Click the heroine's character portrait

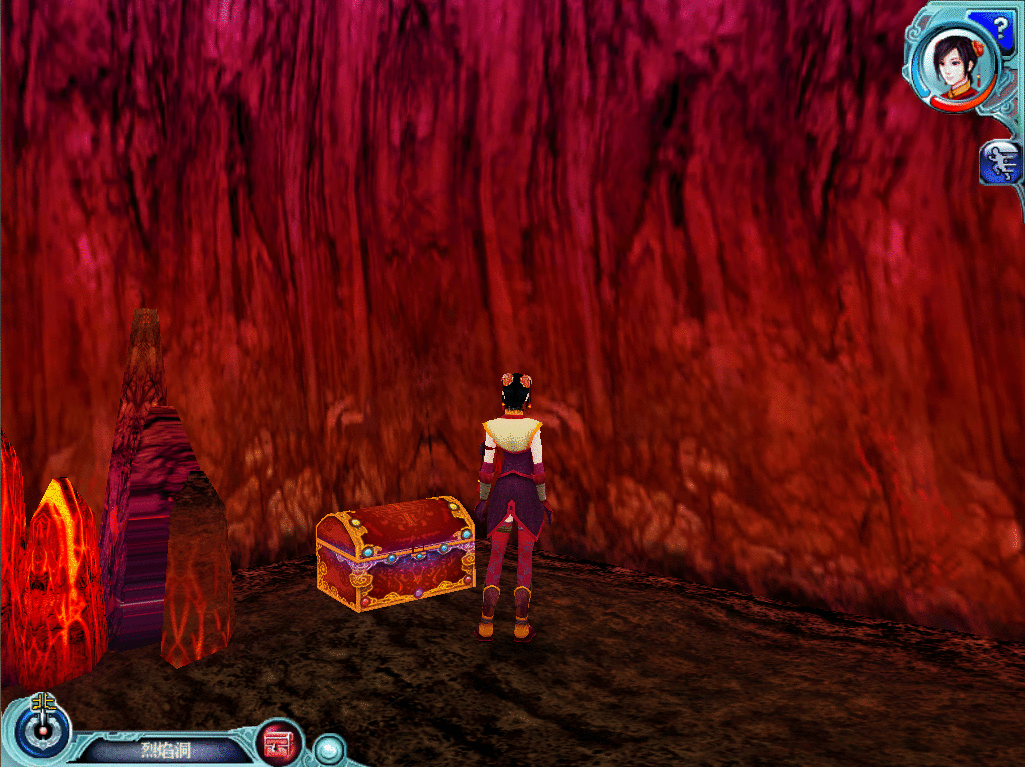(951, 62)
